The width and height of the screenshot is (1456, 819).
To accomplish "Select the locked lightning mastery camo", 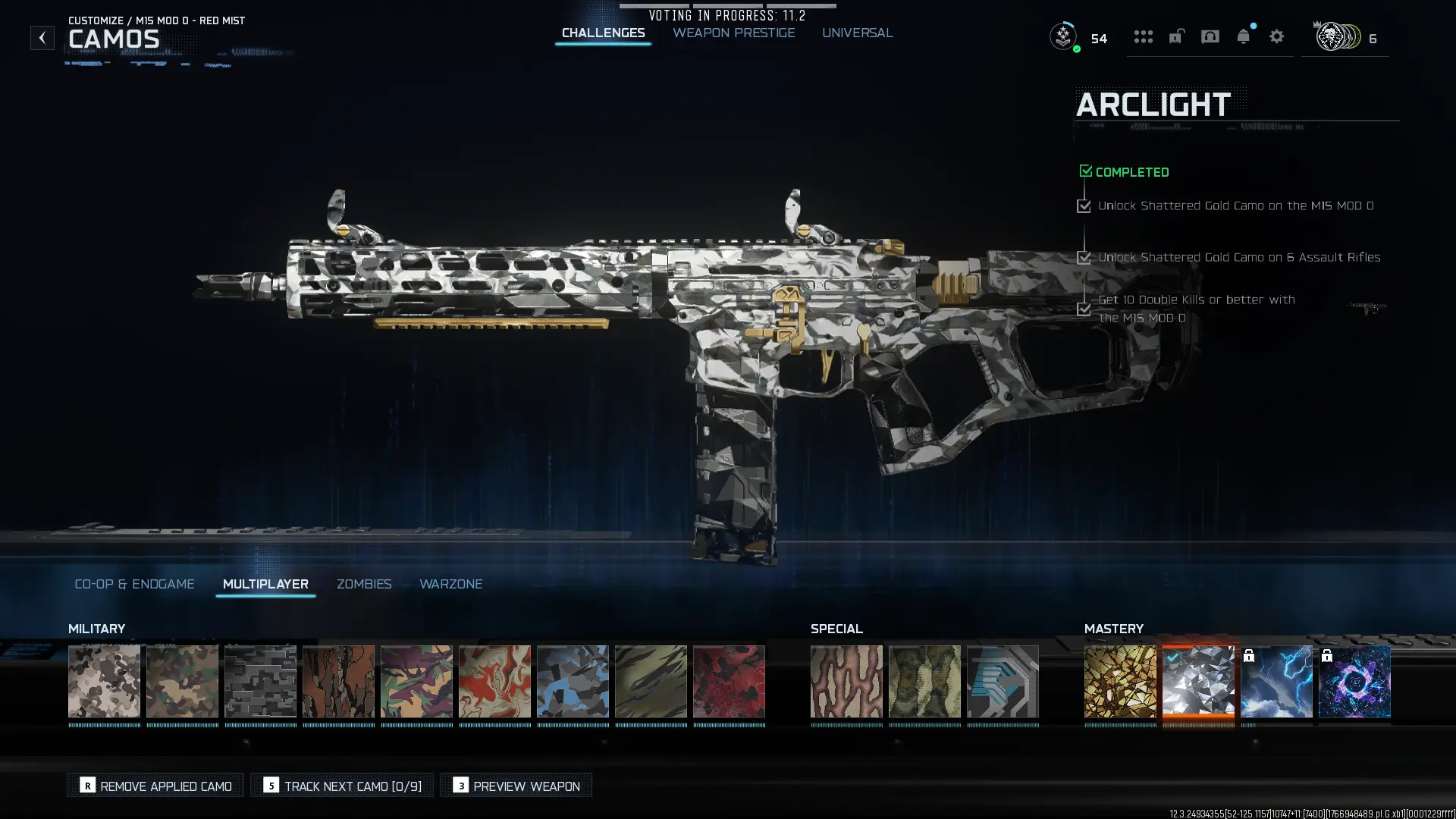I will click(1276, 680).
